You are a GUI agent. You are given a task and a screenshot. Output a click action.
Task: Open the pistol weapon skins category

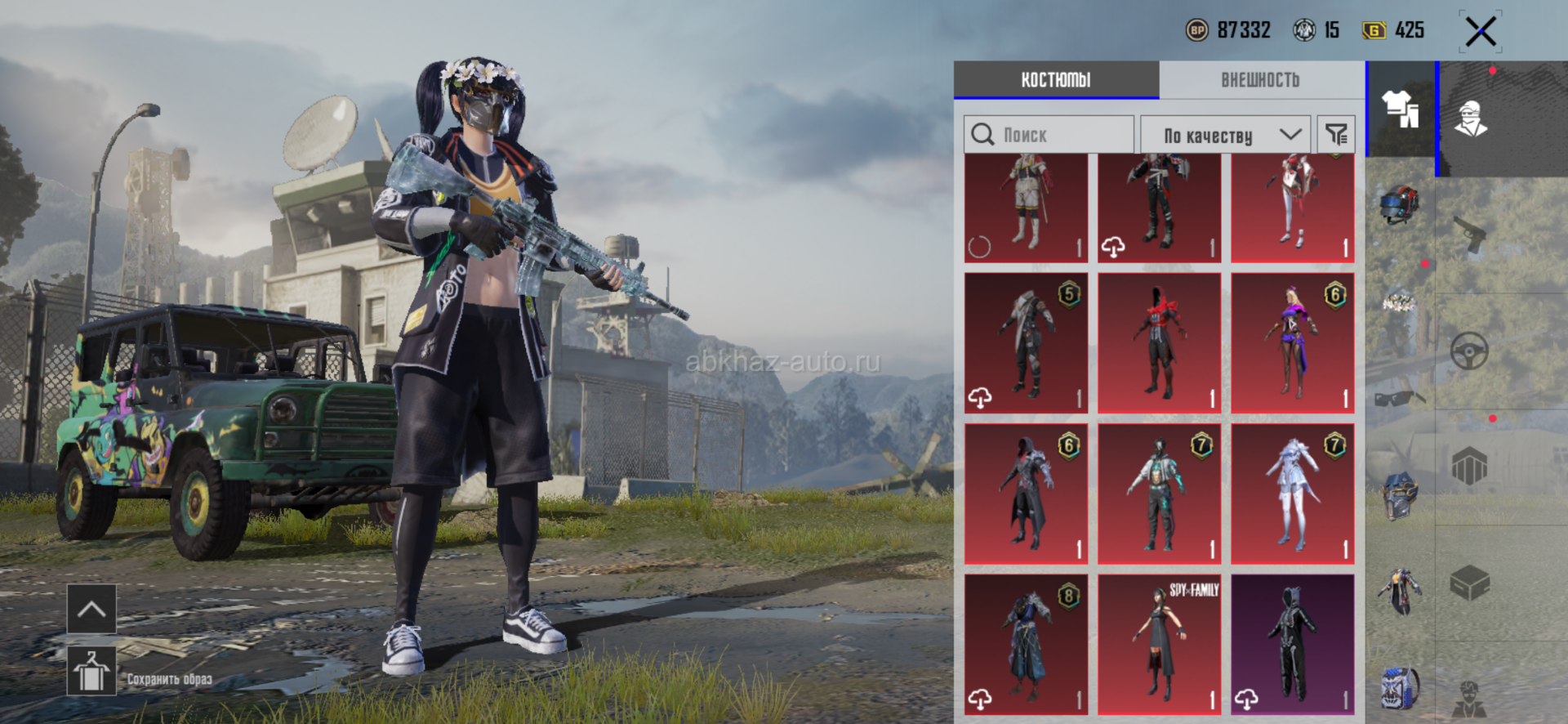[x=1472, y=235]
